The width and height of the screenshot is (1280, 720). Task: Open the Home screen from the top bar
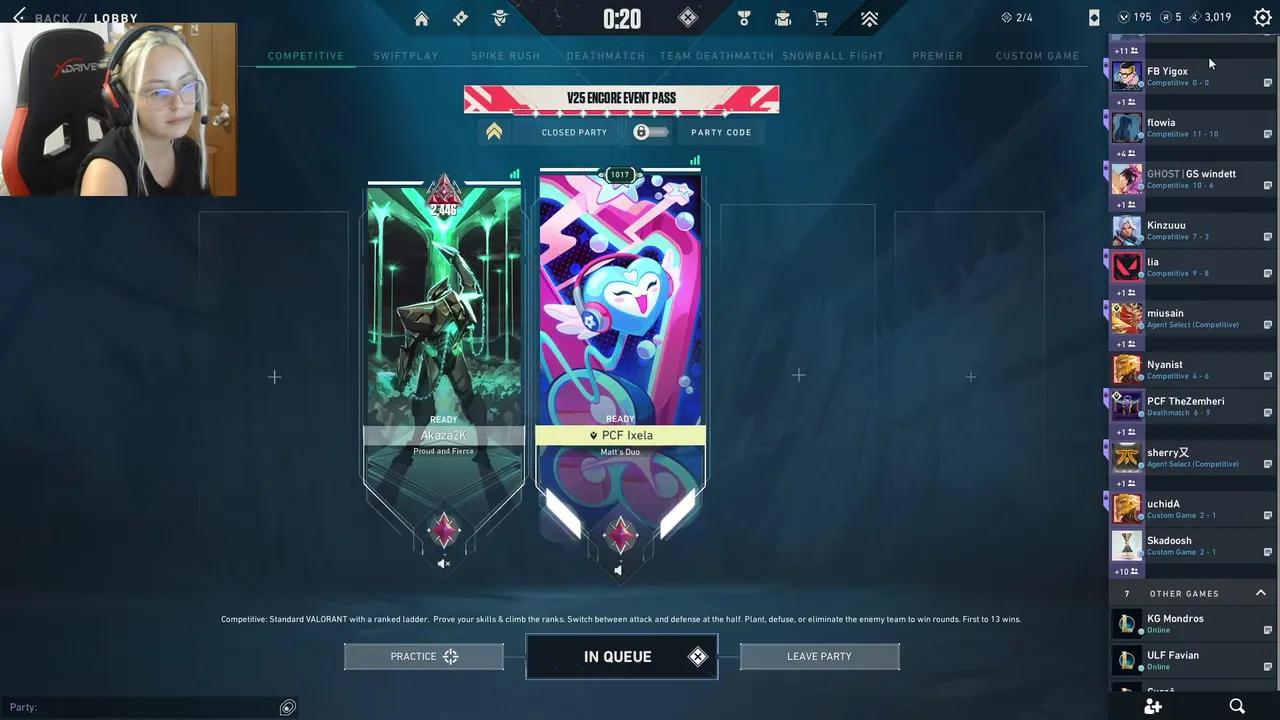pyautogui.click(x=421, y=18)
